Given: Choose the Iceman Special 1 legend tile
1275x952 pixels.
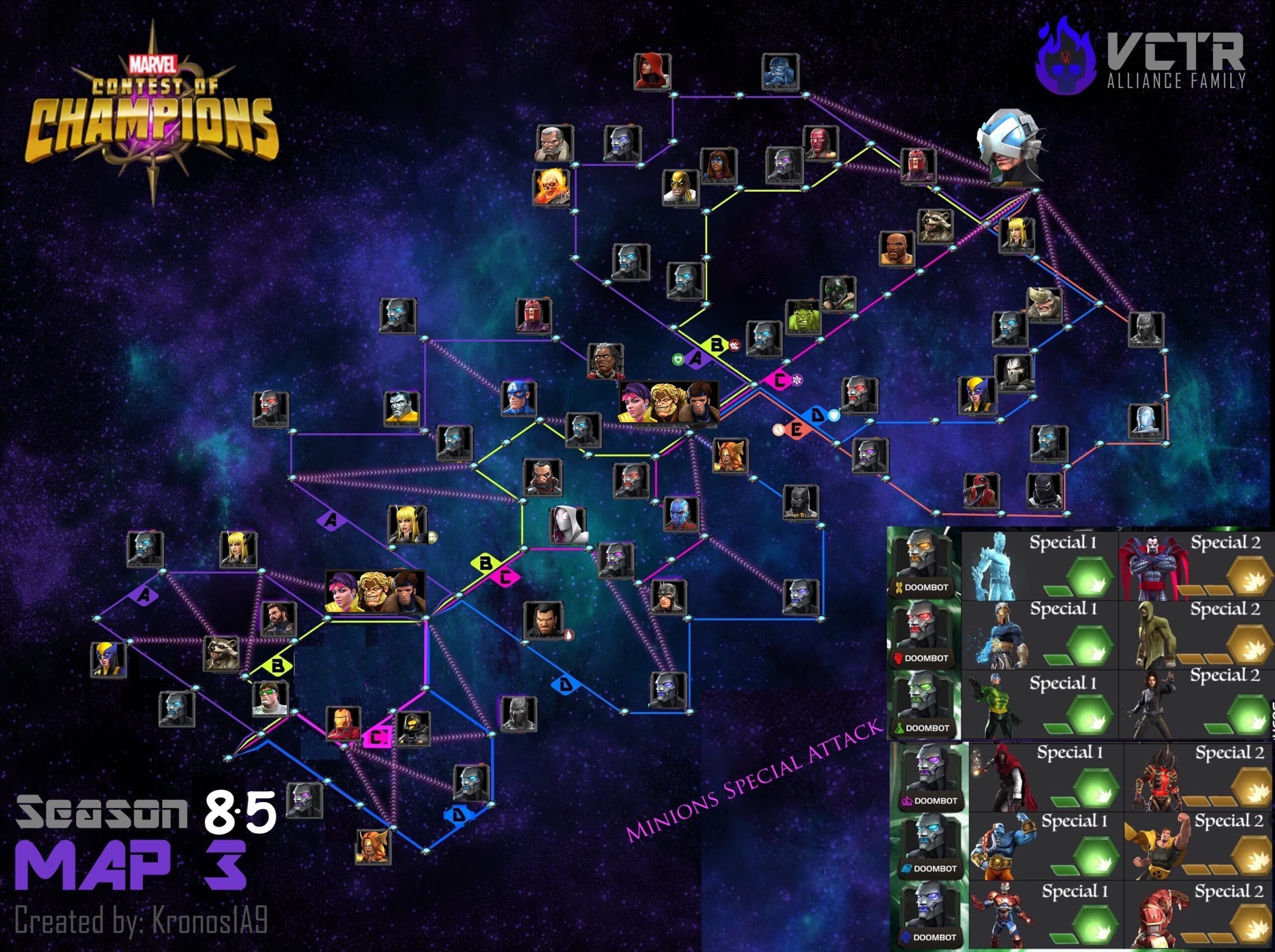Looking at the screenshot, I should 1041,565.
